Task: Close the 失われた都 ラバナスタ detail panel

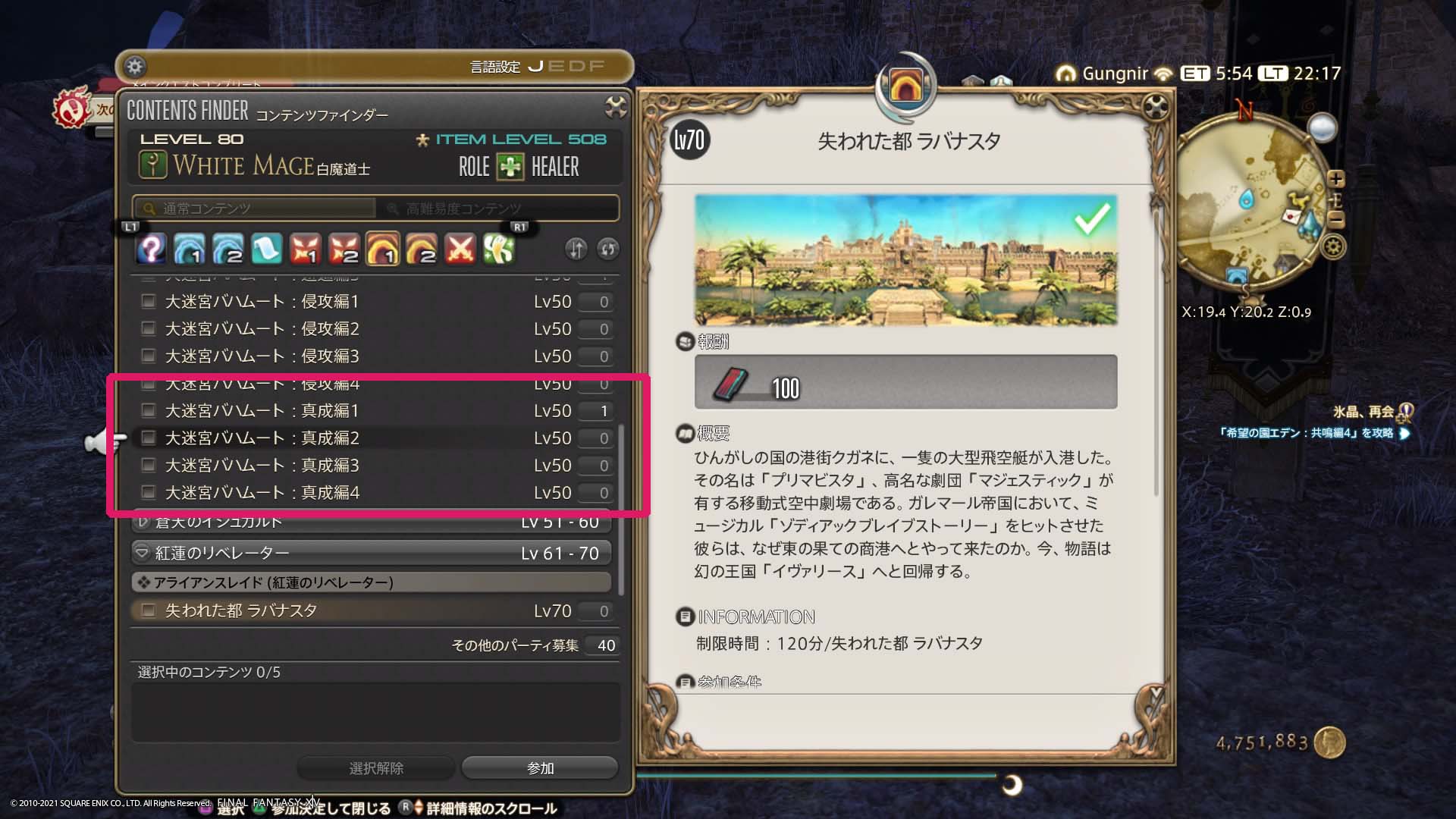Action: [x=1156, y=108]
